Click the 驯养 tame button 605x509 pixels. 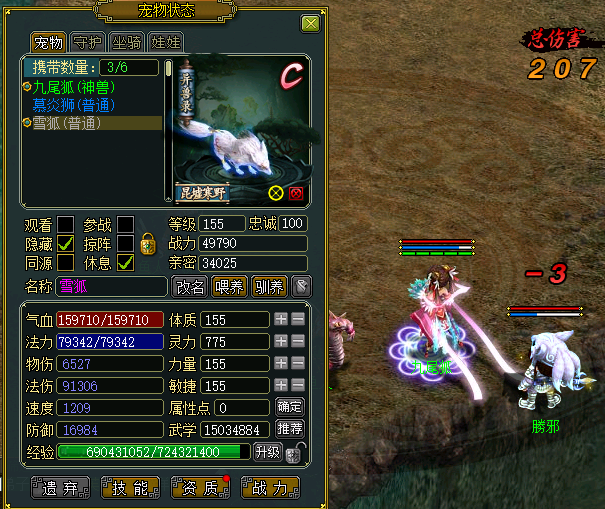pos(268,287)
